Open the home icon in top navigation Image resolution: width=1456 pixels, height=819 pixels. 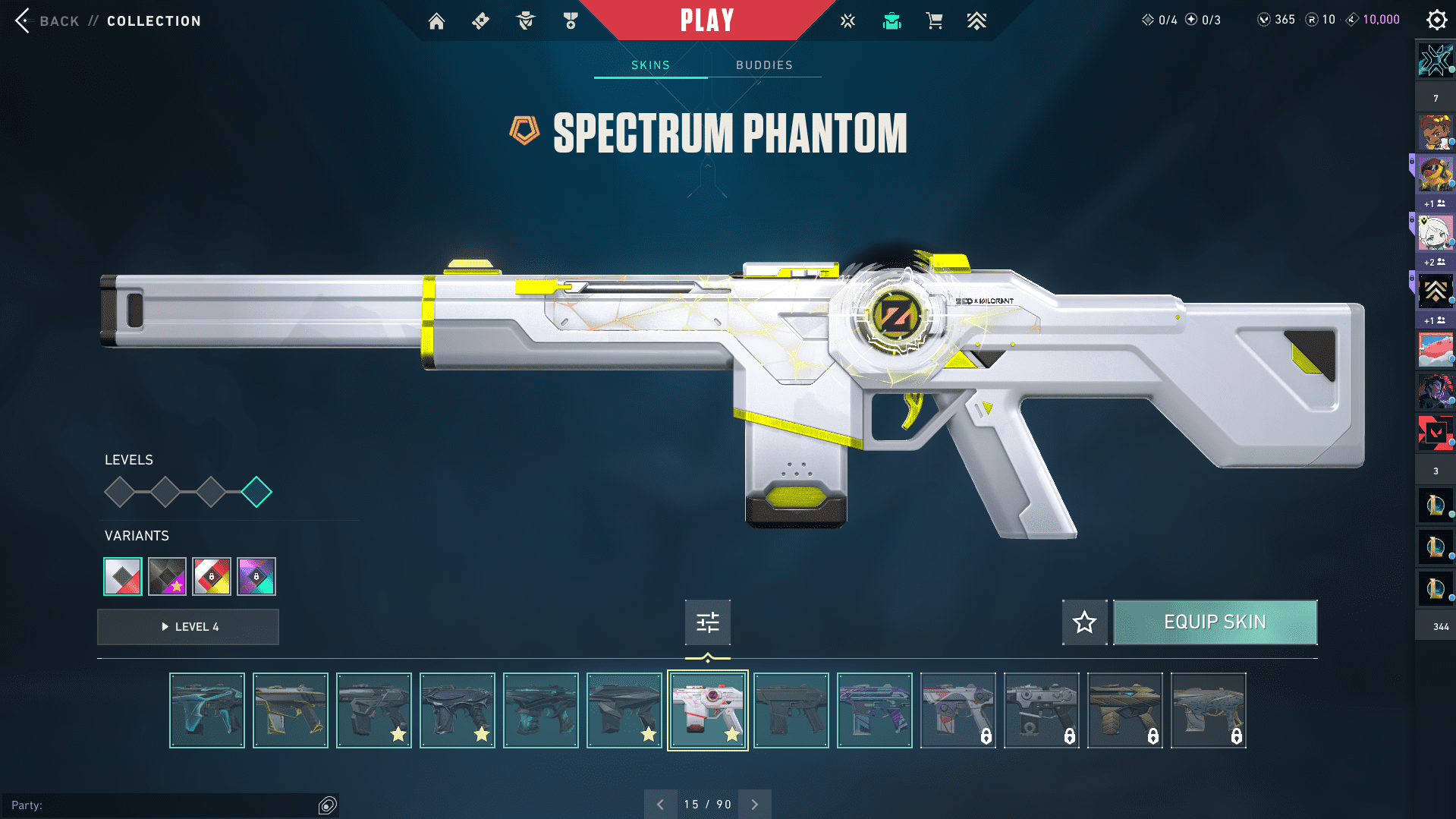436,21
